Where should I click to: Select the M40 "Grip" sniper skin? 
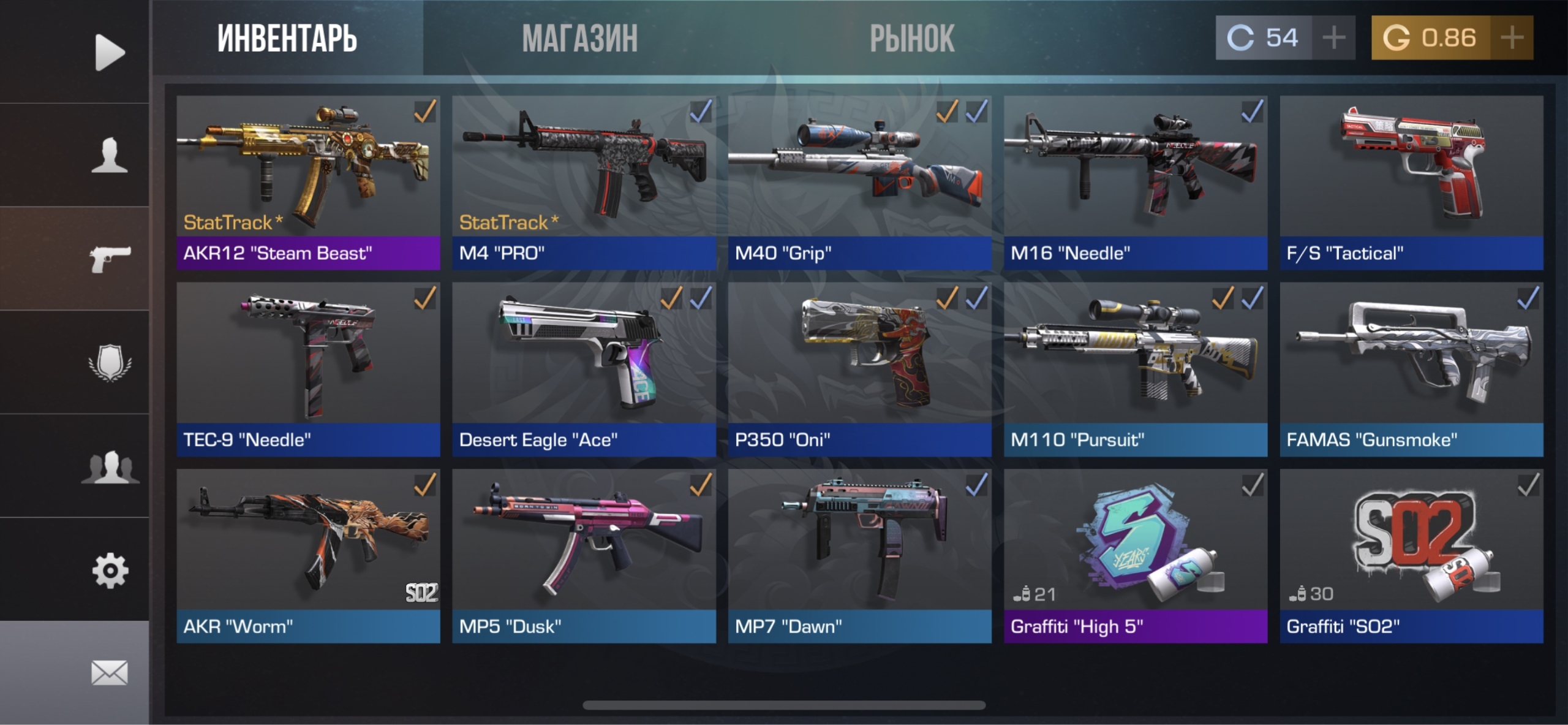[x=859, y=182]
